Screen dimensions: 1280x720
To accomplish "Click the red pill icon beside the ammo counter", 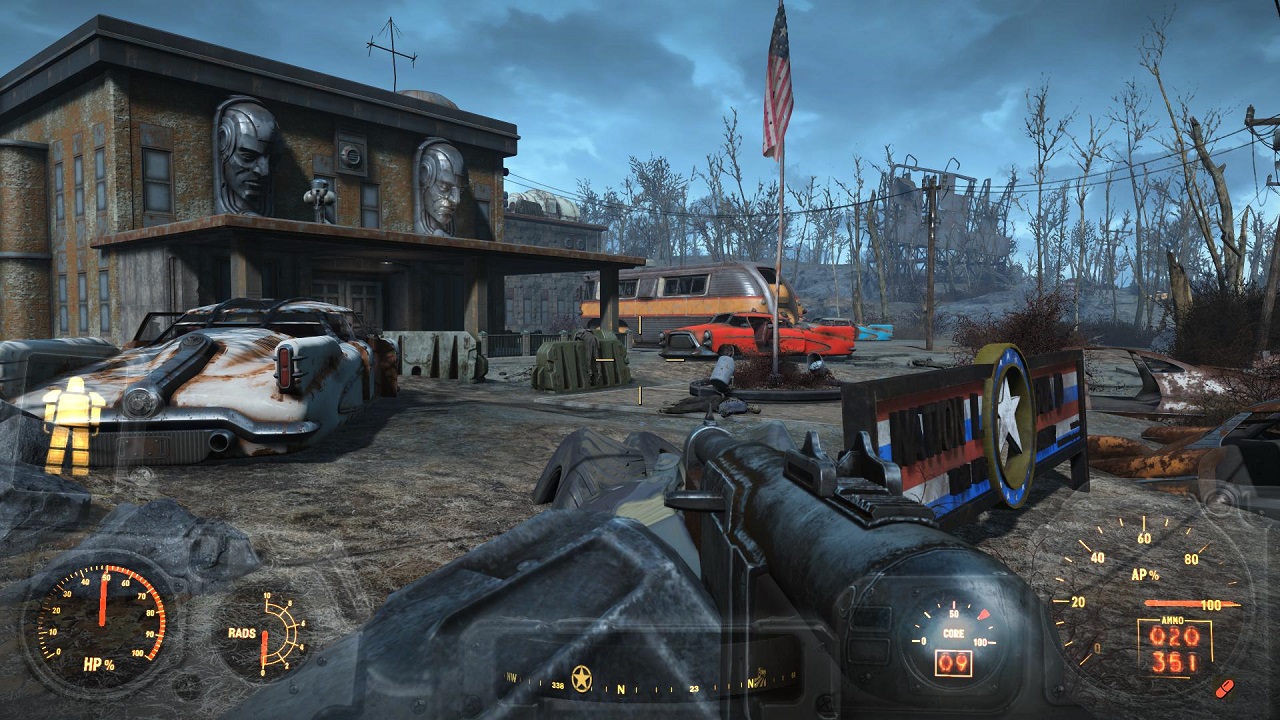I will (1223, 687).
